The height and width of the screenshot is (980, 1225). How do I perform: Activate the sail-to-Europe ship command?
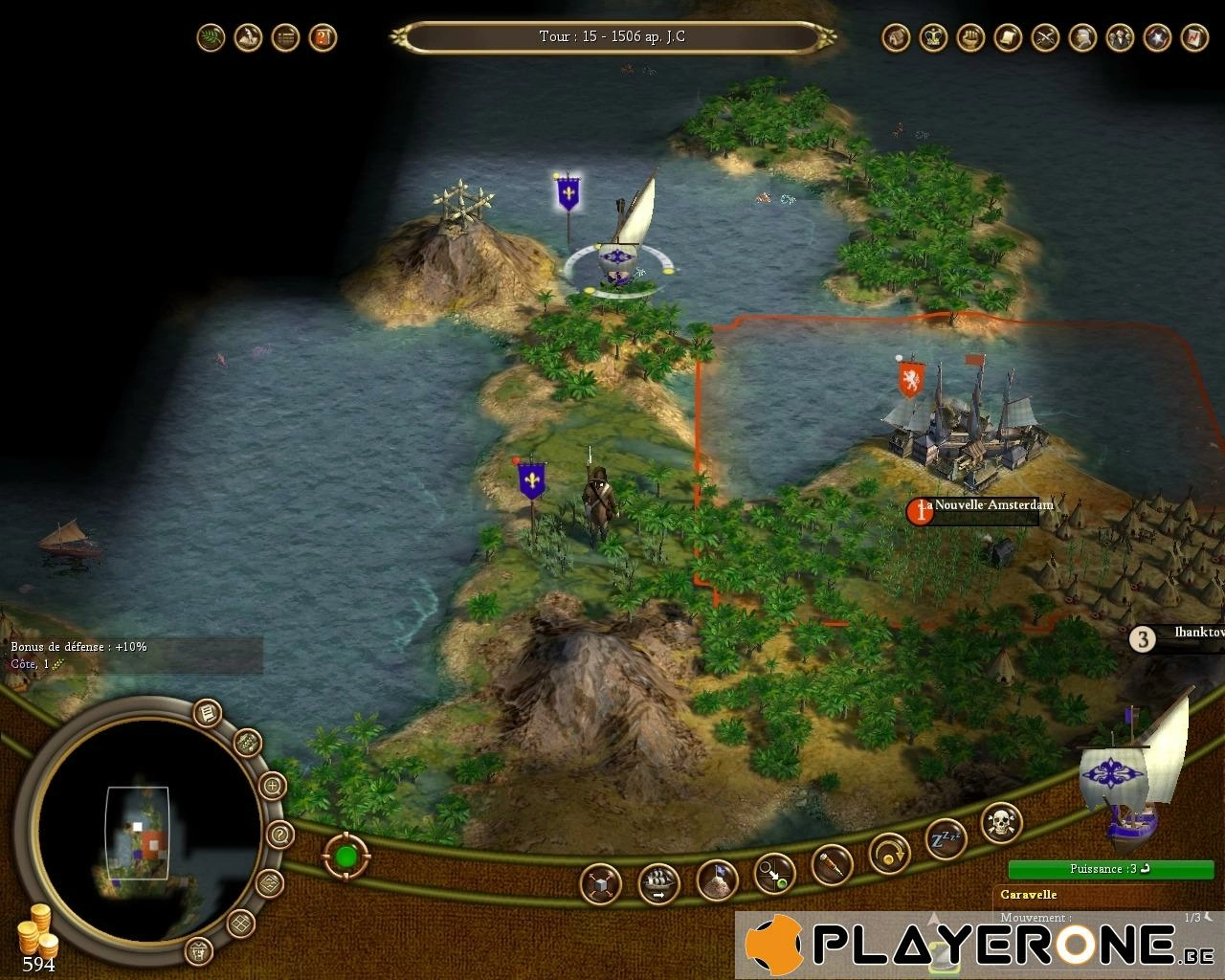(658, 881)
